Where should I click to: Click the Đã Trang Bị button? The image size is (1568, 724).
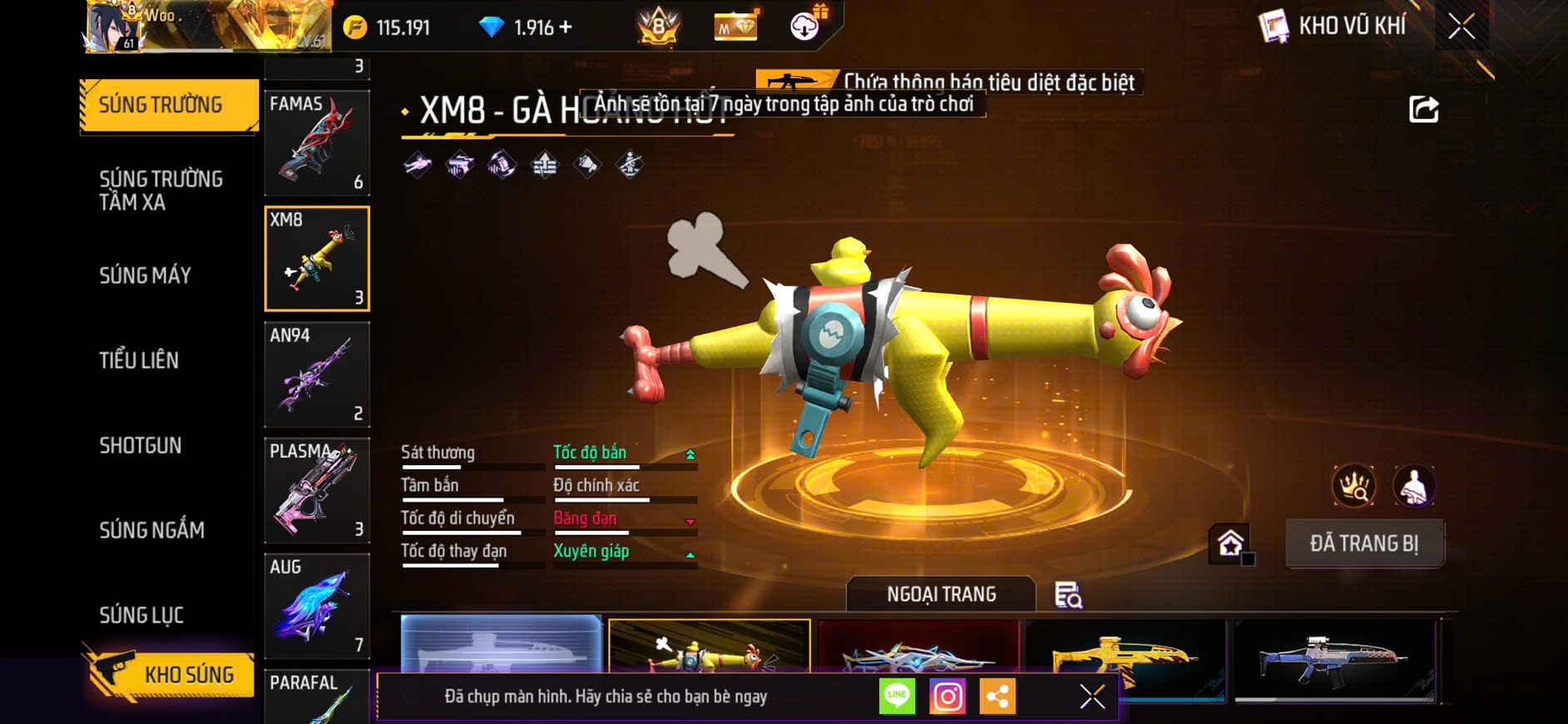point(1364,543)
